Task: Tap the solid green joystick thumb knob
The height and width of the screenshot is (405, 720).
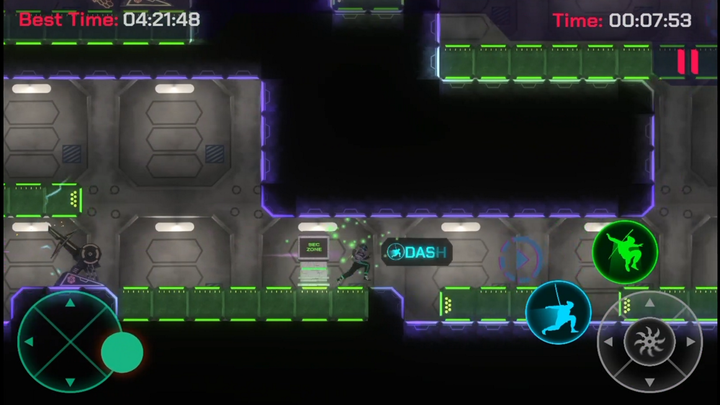Action: pos(122,352)
